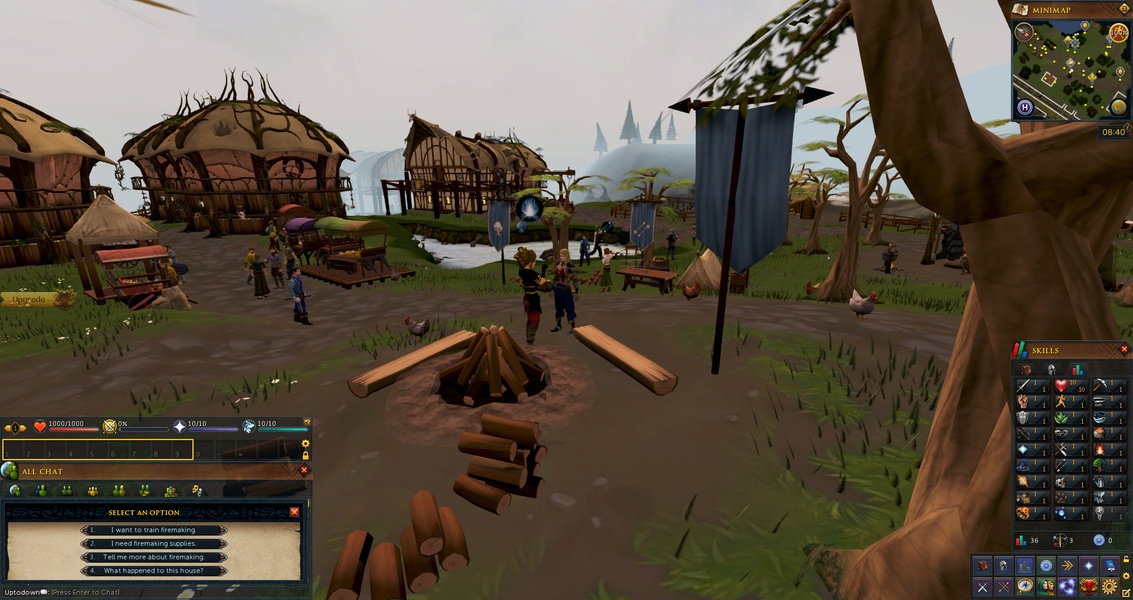This screenshot has height=600, width=1133.
Task: Close the Select an Option dialogue
Action: 294,512
